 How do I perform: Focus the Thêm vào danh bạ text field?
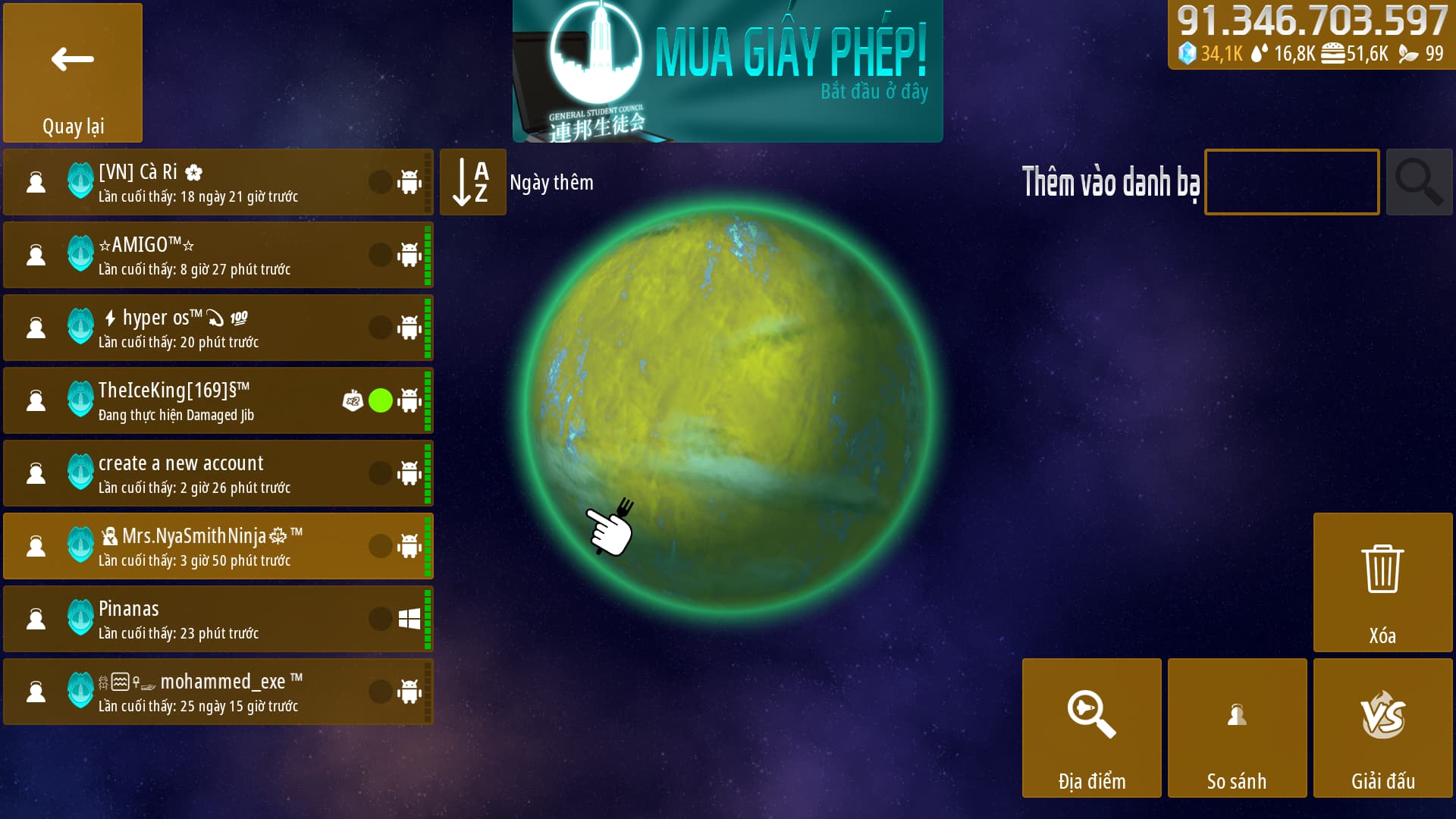point(1291,183)
